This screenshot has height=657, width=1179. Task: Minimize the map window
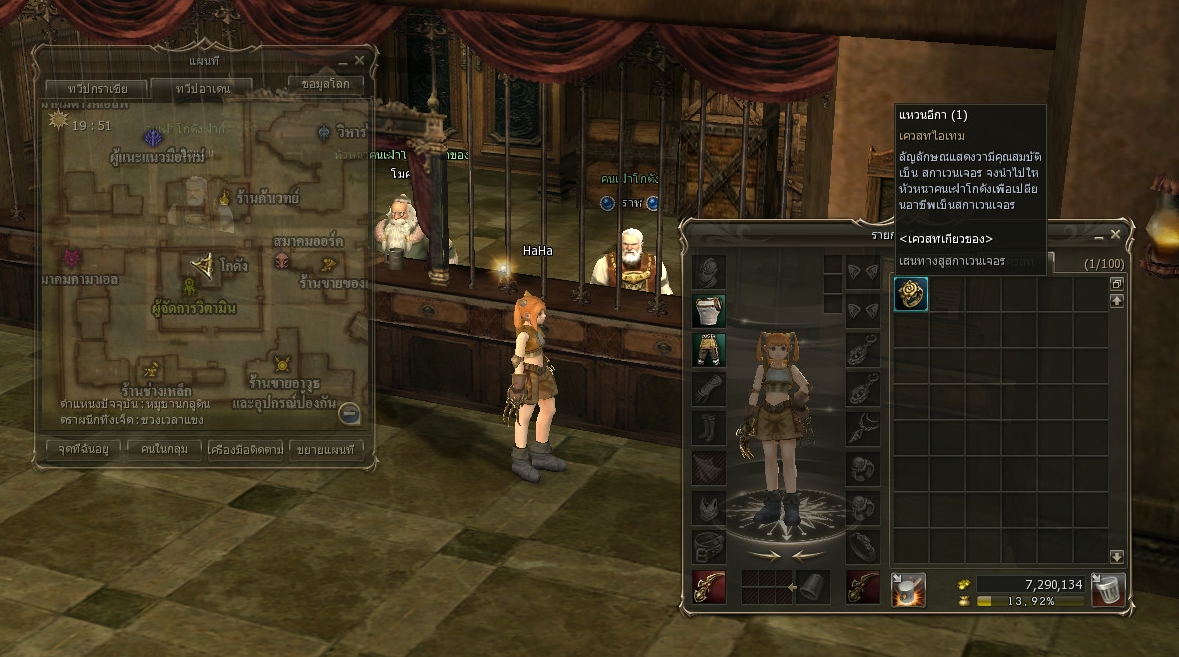[x=343, y=61]
